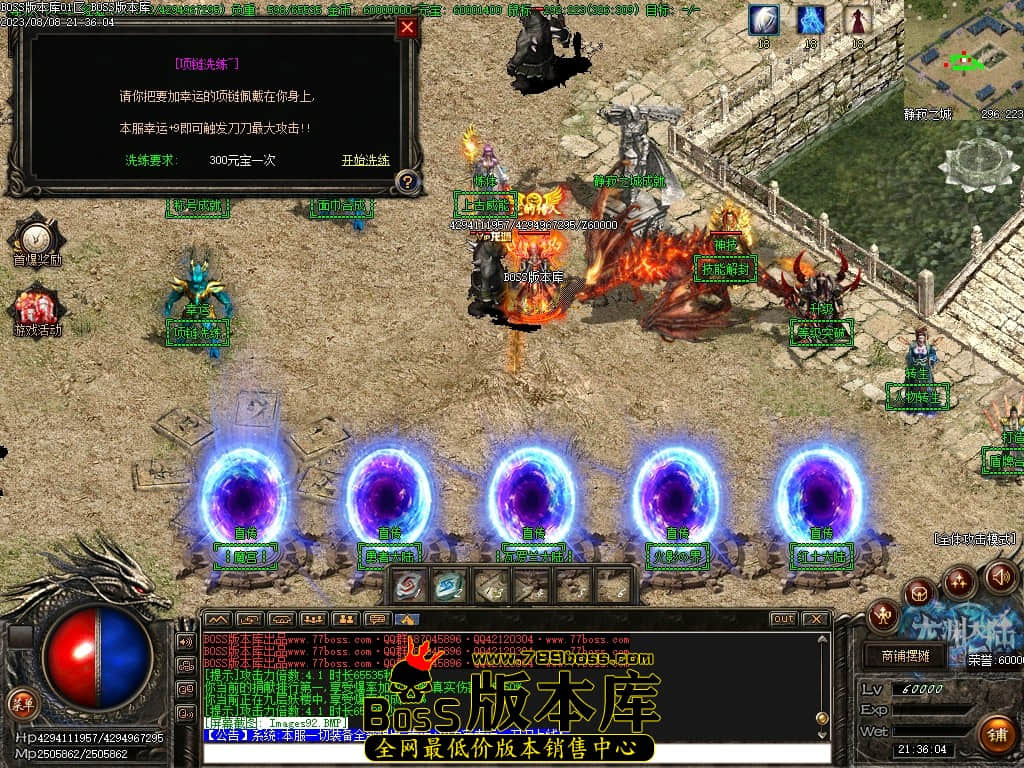This screenshot has height=768, width=1024.
Task: Toggle the speaker sound button
Action: (x=1001, y=576)
